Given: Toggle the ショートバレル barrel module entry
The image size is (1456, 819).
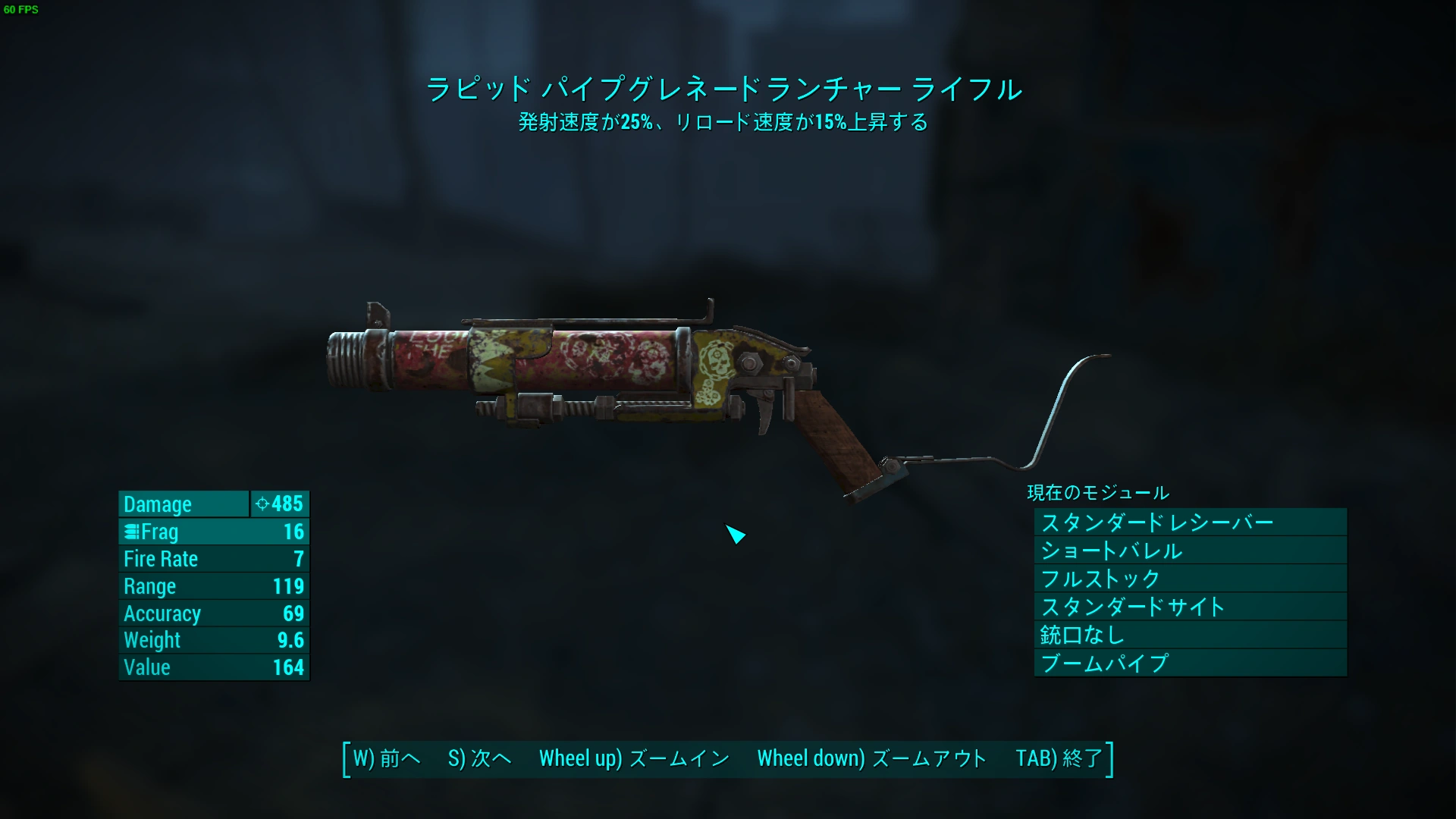Looking at the screenshot, I should 1110,551.
